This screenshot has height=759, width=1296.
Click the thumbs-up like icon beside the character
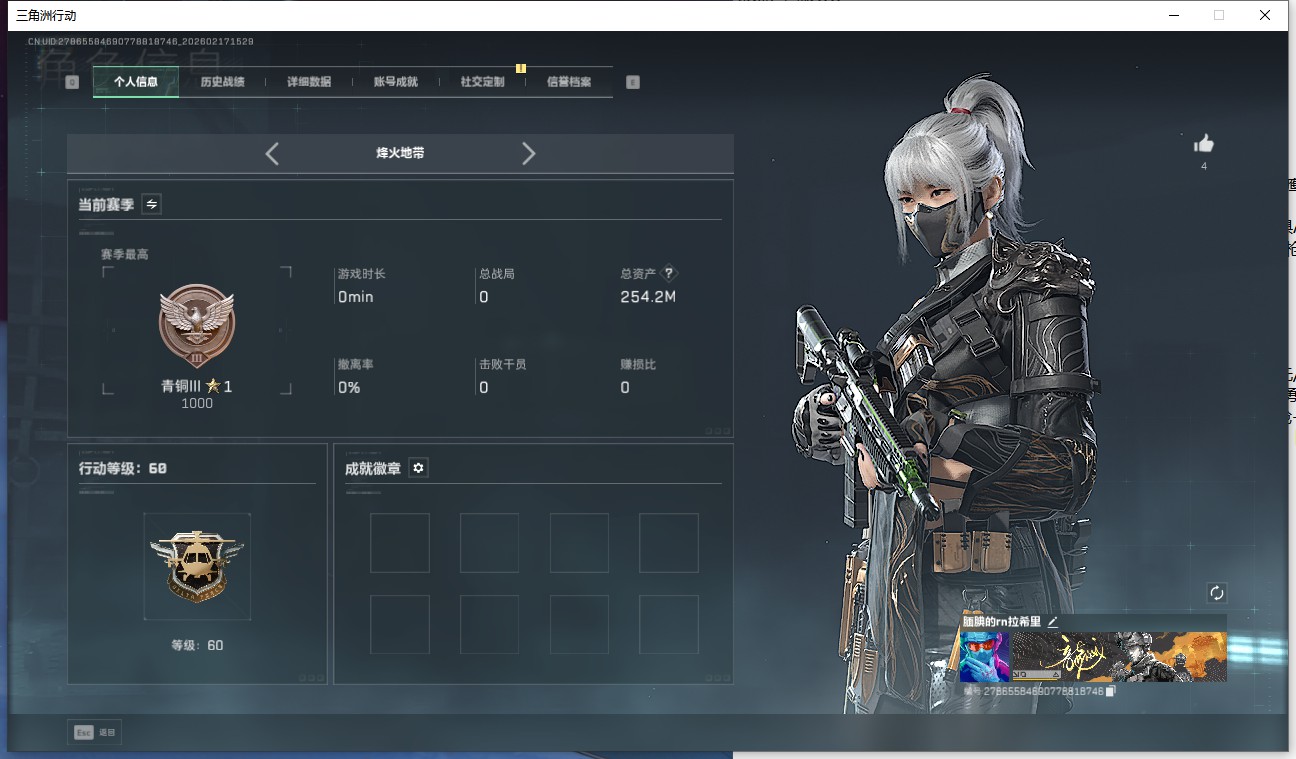pos(1204,145)
